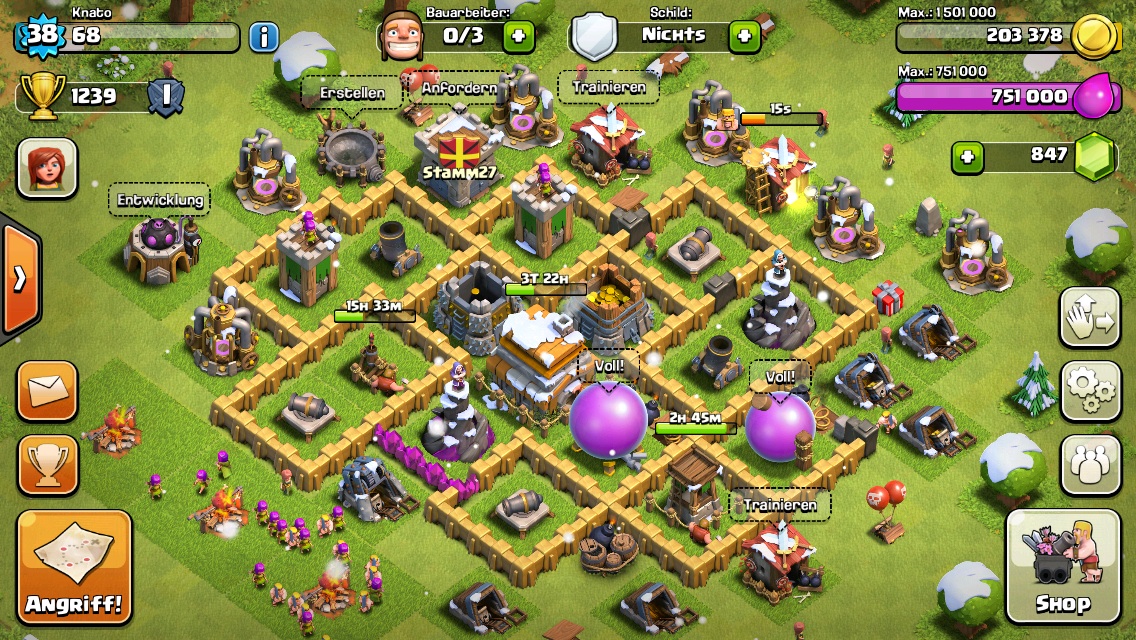Buy a shield using the plus button
The width and height of the screenshot is (1136, 640).
point(744,37)
